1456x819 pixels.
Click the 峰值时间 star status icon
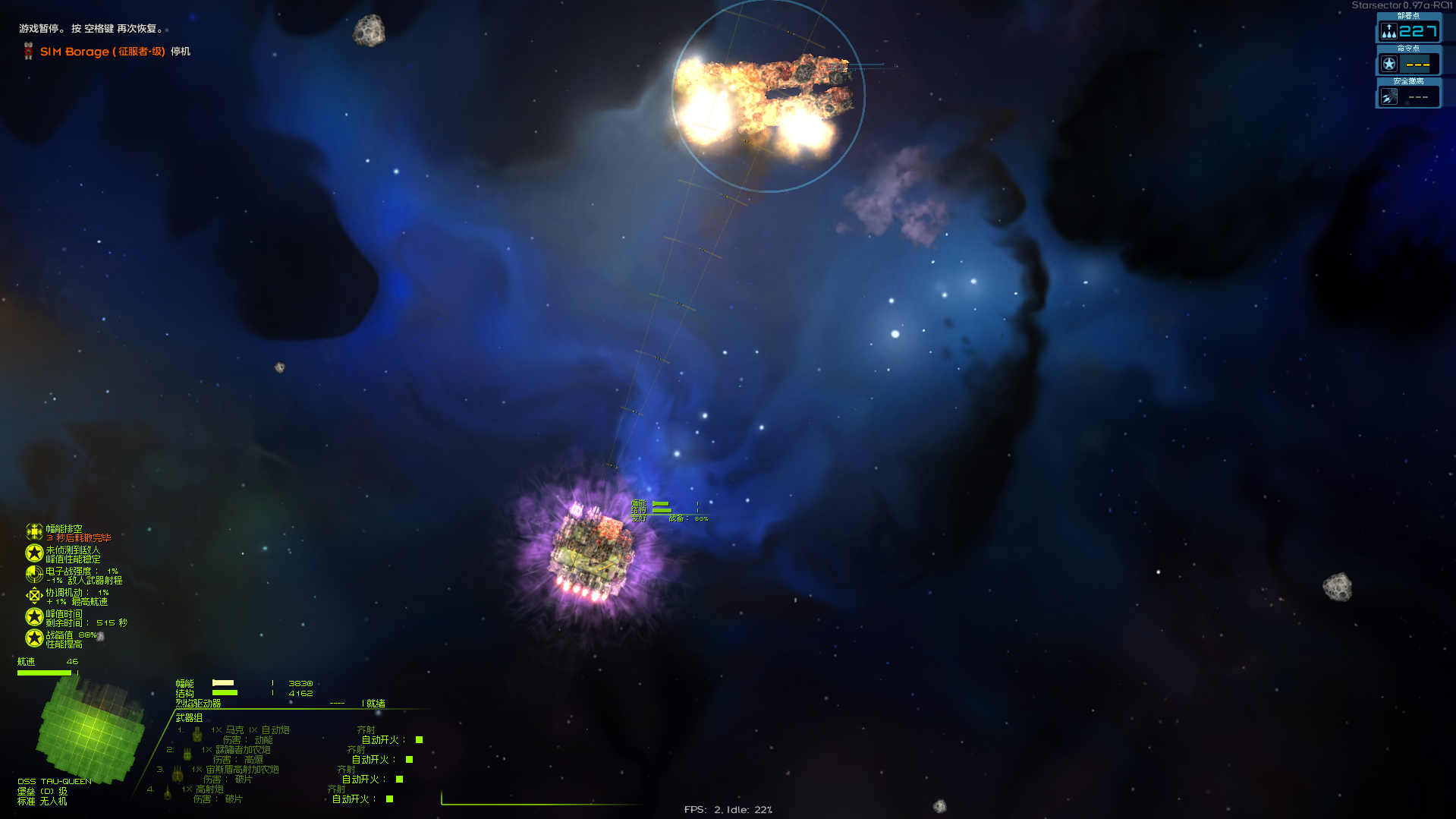pos(34,617)
